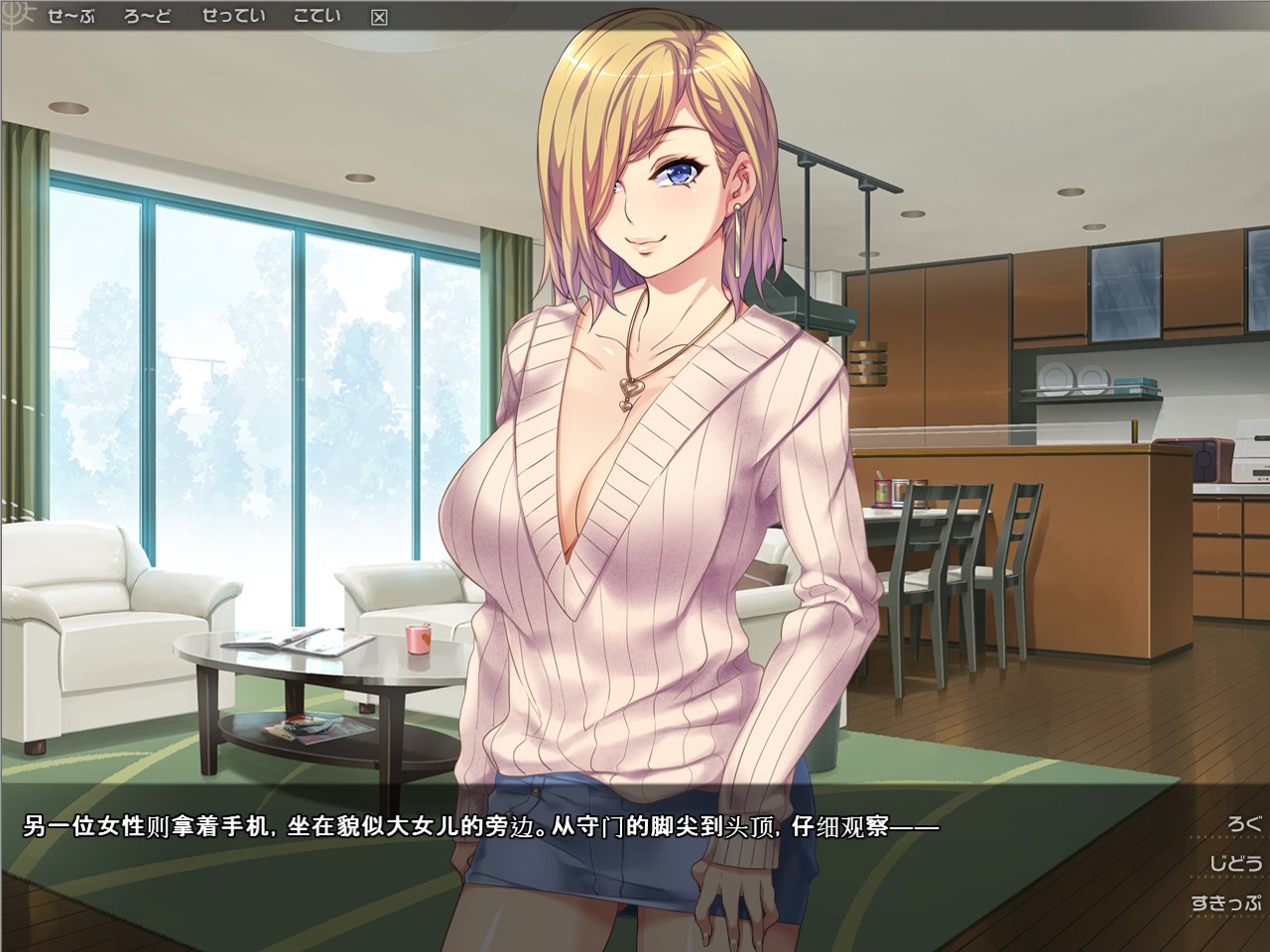Open the せってい (Settings) menu
The width and height of the screenshot is (1270, 952).
[x=233, y=16]
